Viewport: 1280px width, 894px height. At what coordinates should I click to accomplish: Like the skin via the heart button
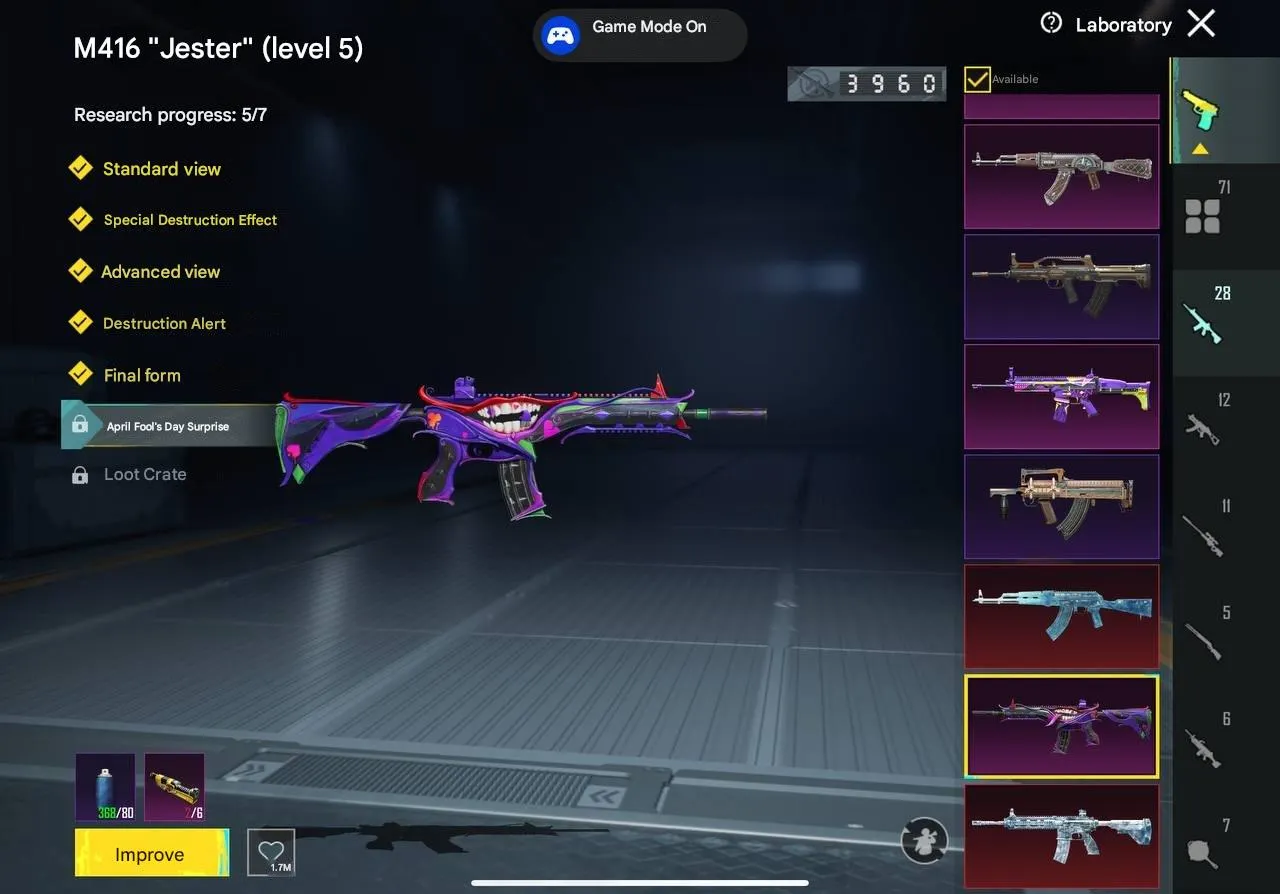(x=271, y=851)
